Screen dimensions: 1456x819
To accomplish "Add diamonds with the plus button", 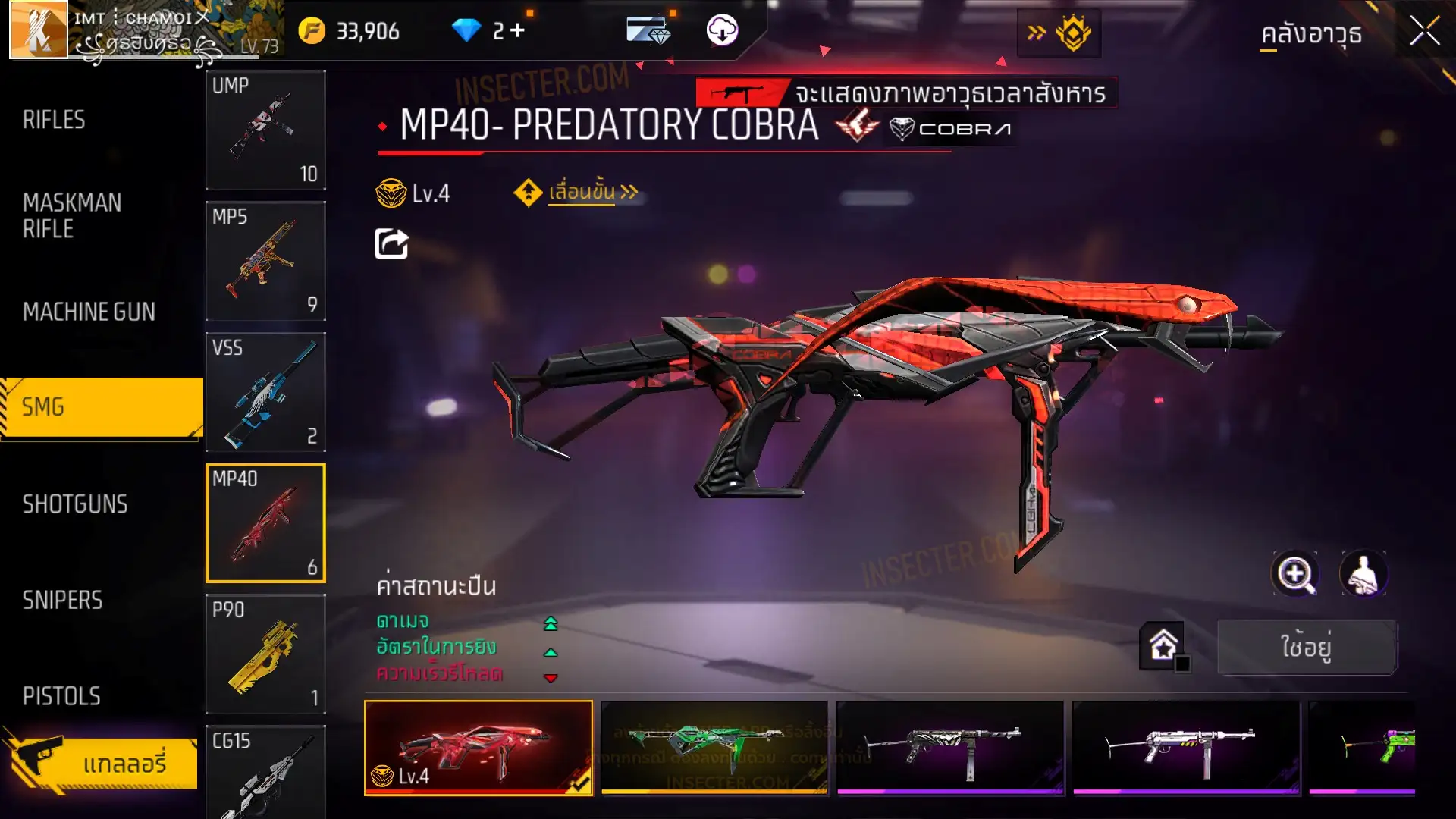I will 518,31.
